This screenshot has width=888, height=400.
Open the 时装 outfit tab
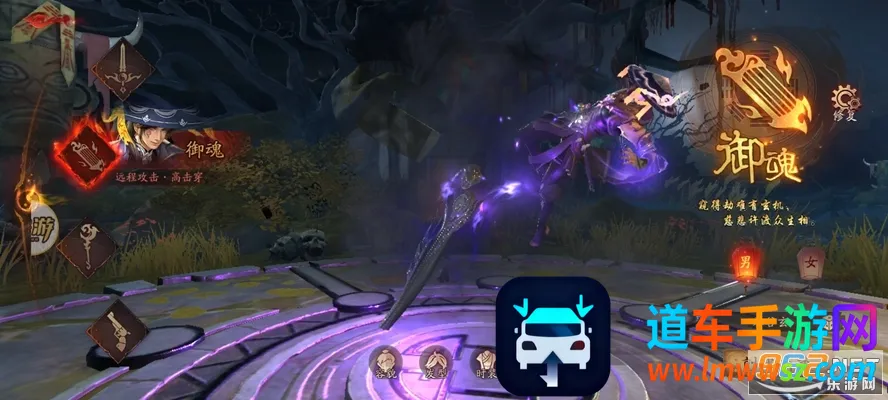tap(485, 361)
